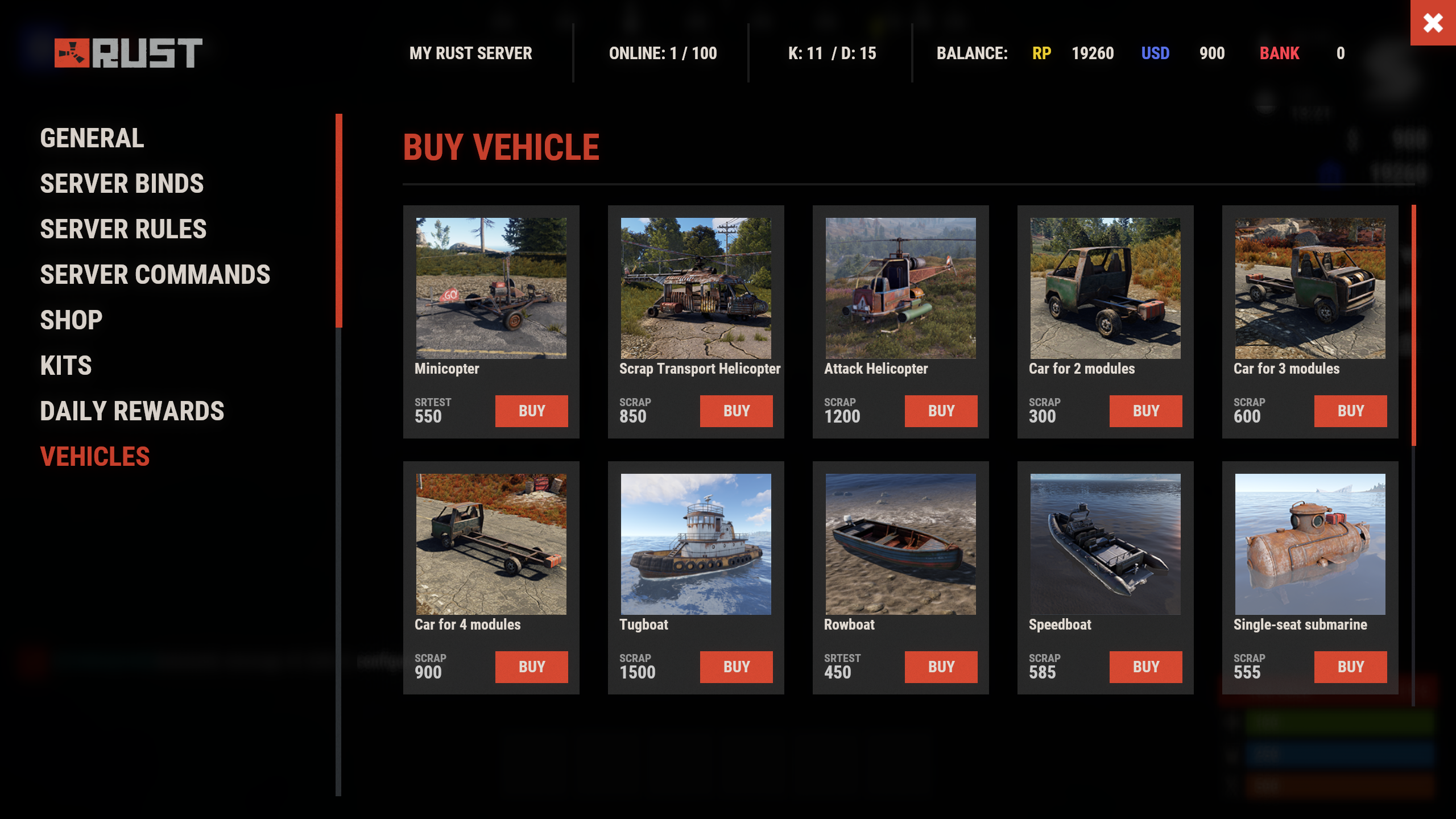Open Server Commands list

[155, 275]
